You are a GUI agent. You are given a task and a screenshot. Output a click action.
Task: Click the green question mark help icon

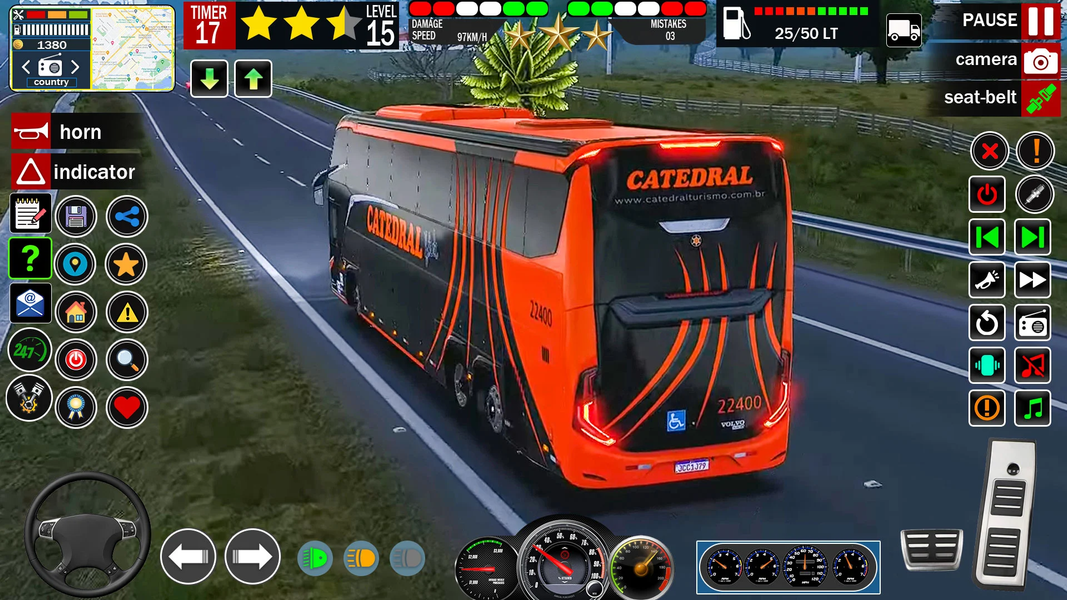pyautogui.click(x=30, y=258)
